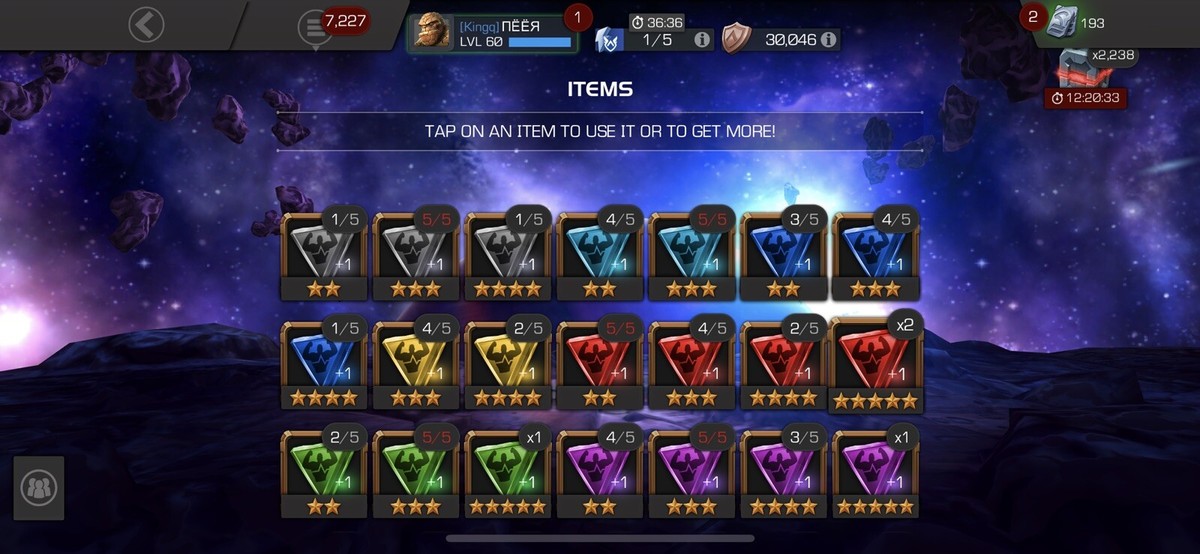Open the units store showing 193
Image resolution: width=1200 pixels, height=554 pixels.
pyautogui.click(x=1075, y=23)
